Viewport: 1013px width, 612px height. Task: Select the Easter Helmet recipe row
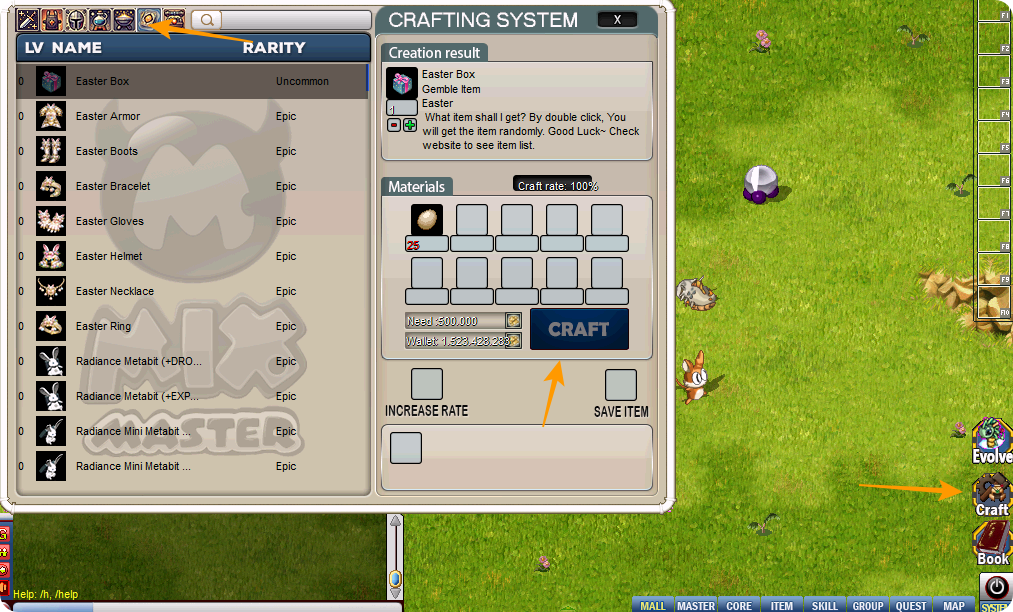coord(192,256)
